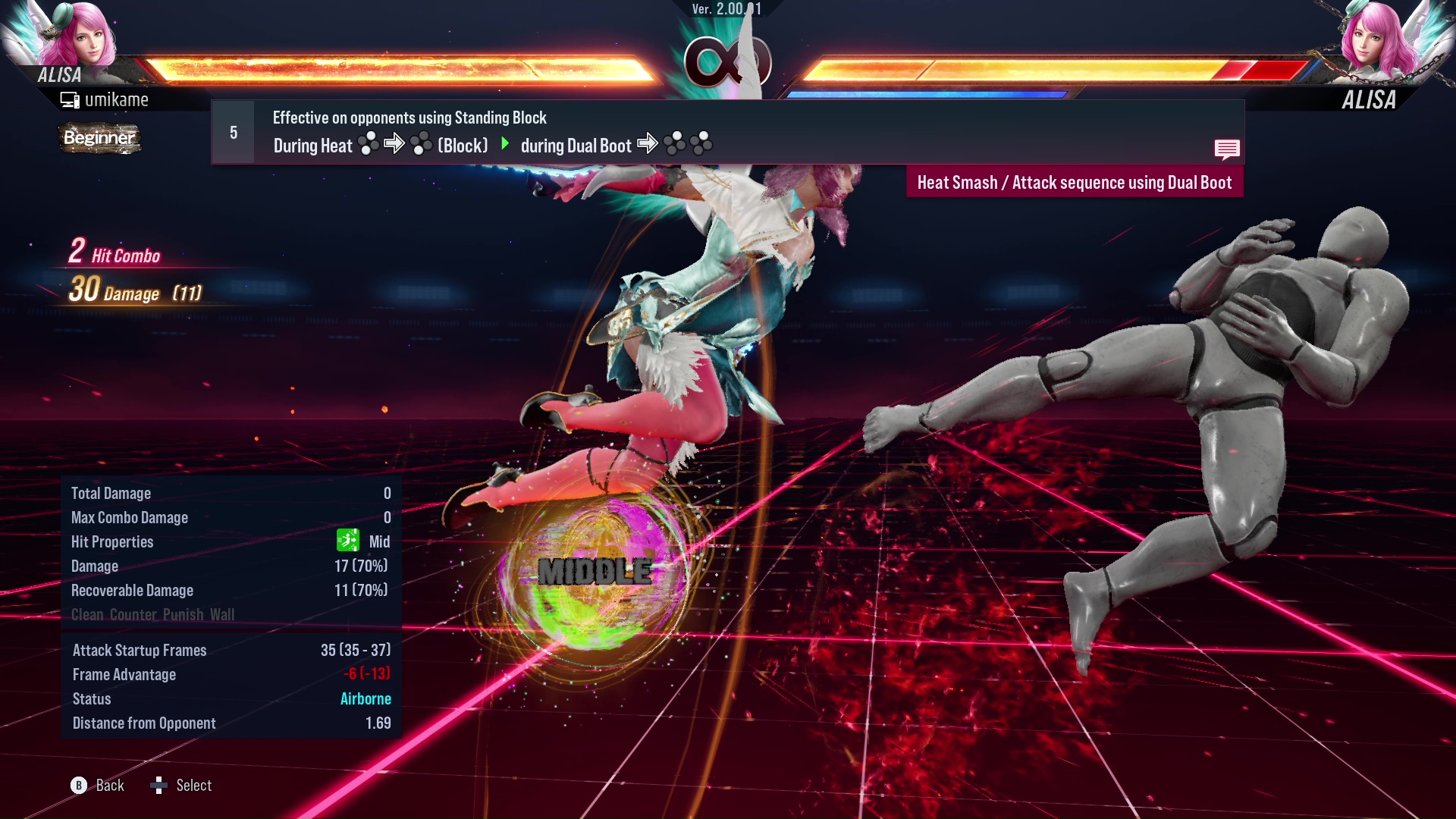Screen dimensions: 1456x819
Task: Click player one's health bar
Action: (394, 67)
